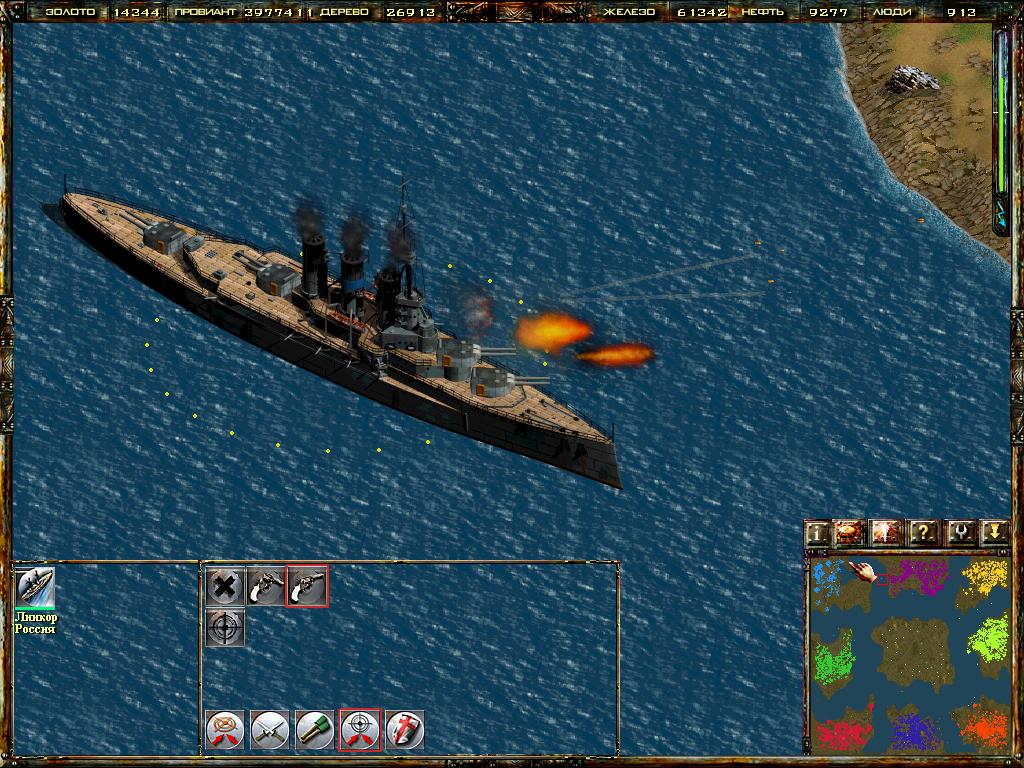The image size is (1024, 768).
Task: Click the orange target with red arrows
Action: 225,729
